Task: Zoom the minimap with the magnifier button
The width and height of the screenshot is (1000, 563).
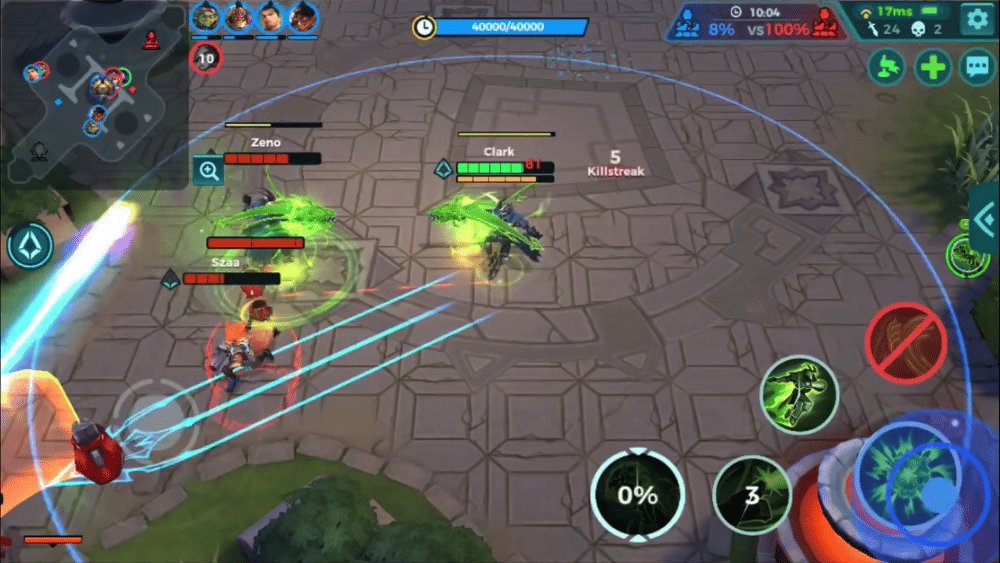Action: (209, 171)
